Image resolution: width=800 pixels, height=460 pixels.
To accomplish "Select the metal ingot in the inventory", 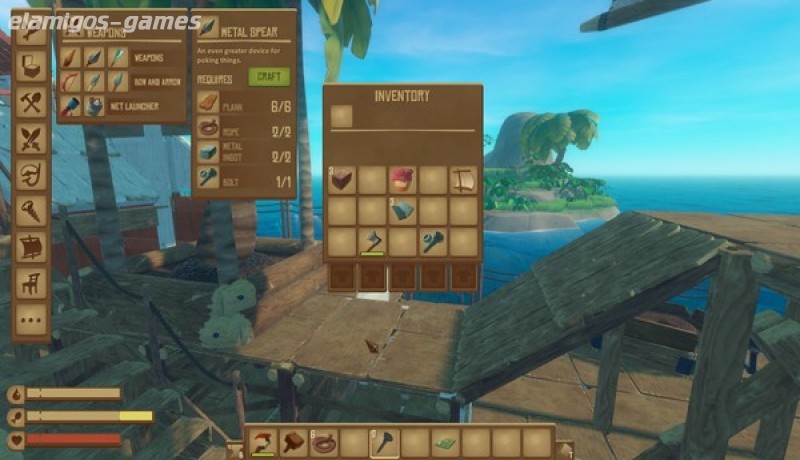I will pos(403,211).
